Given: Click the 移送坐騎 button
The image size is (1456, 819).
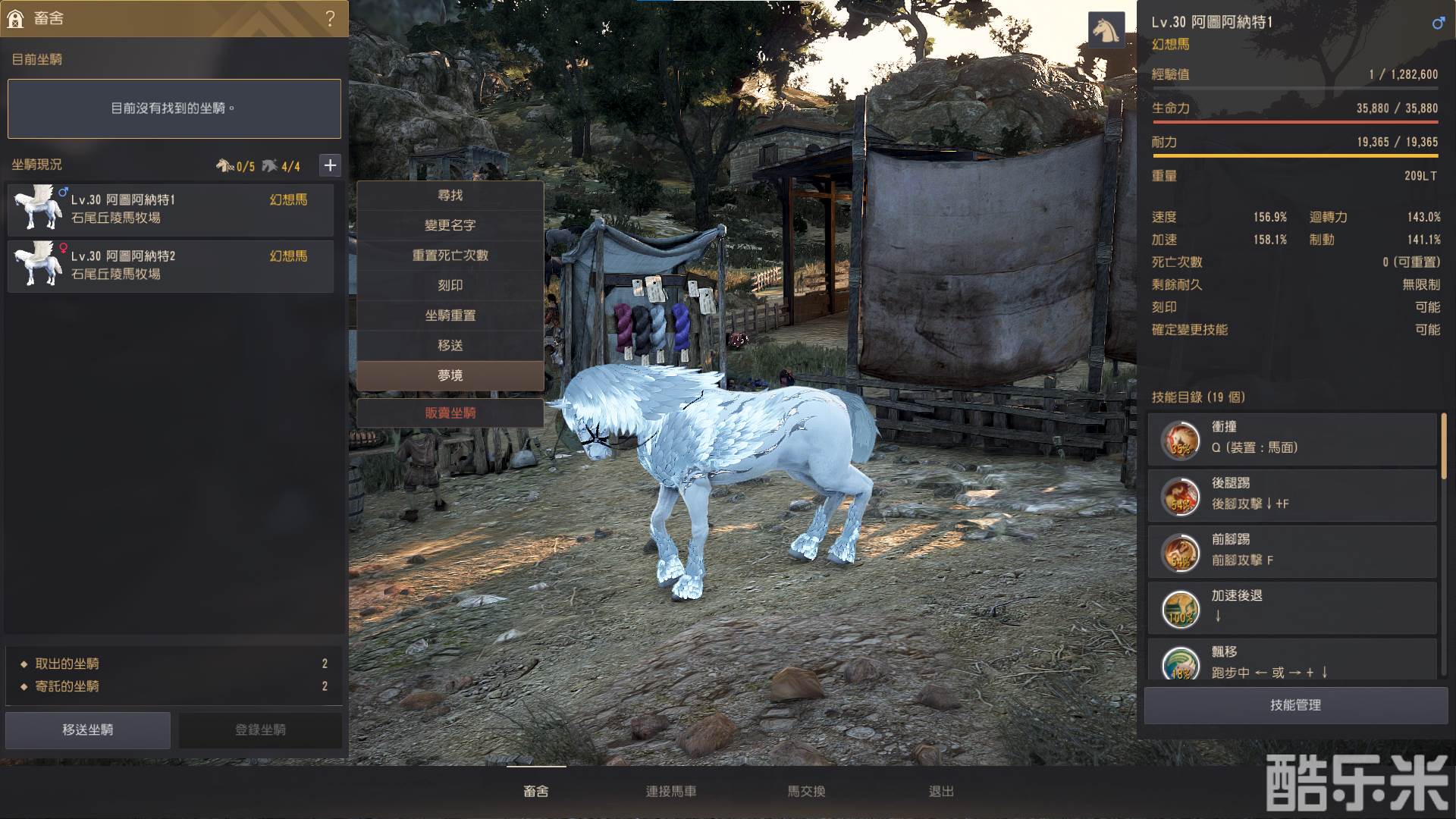Looking at the screenshot, I should tap(88, 730).
